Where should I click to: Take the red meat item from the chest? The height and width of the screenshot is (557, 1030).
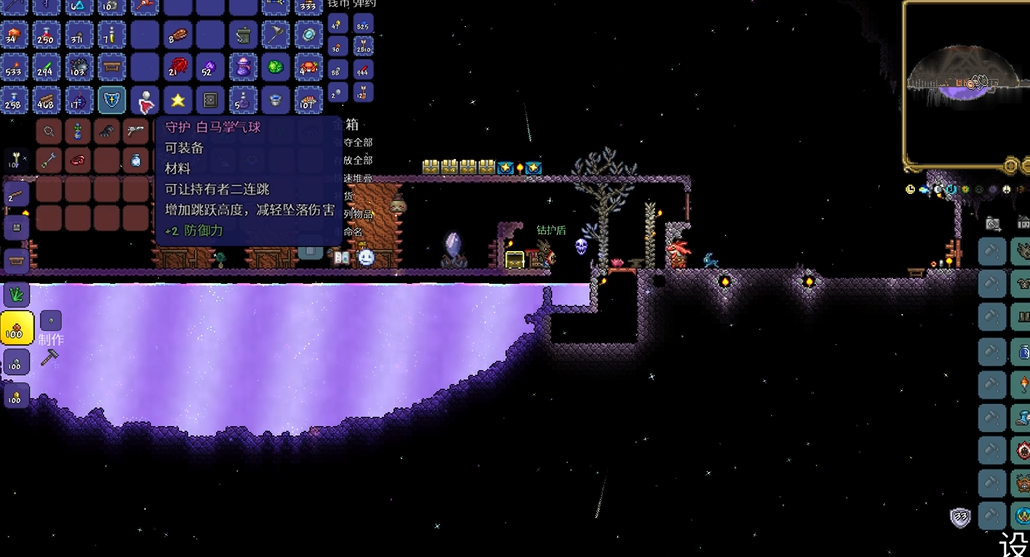pos(78,160)
